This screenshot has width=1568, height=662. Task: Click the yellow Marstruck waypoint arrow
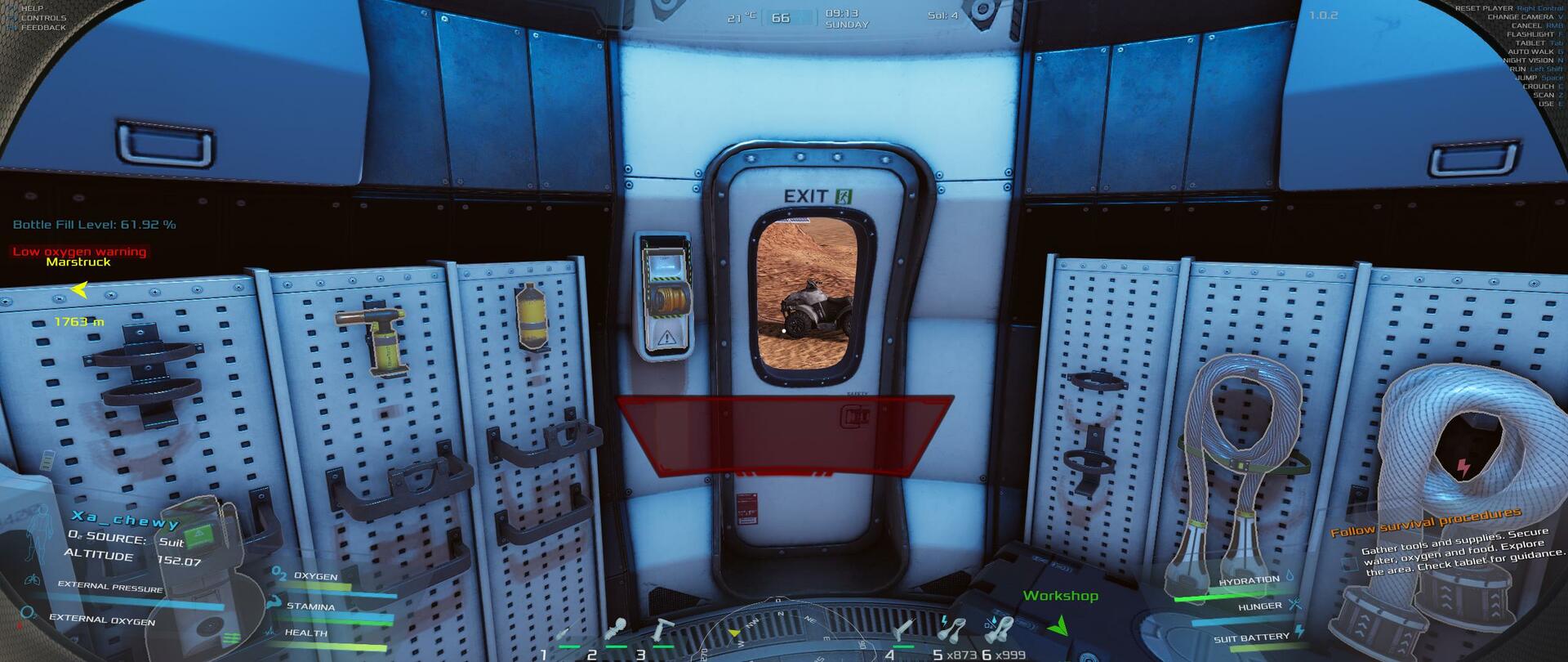coord(79,290)
